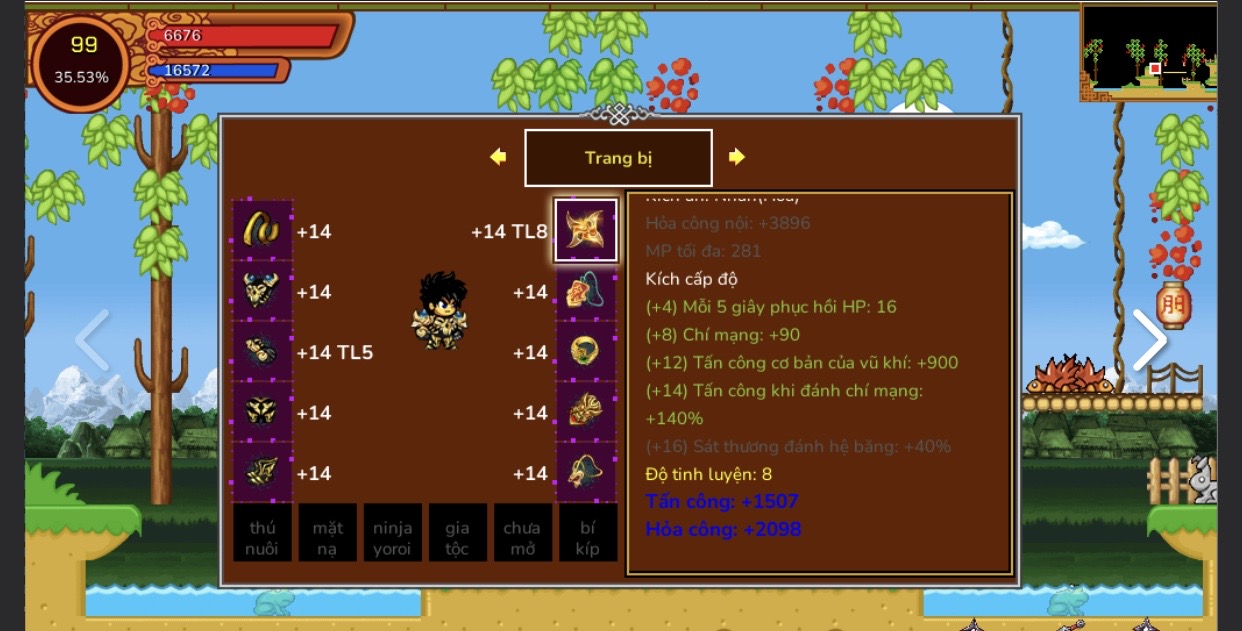1242x631 pixels.
Task: Show the next screenshot with the white right chevron
Action: point(1148,340)
